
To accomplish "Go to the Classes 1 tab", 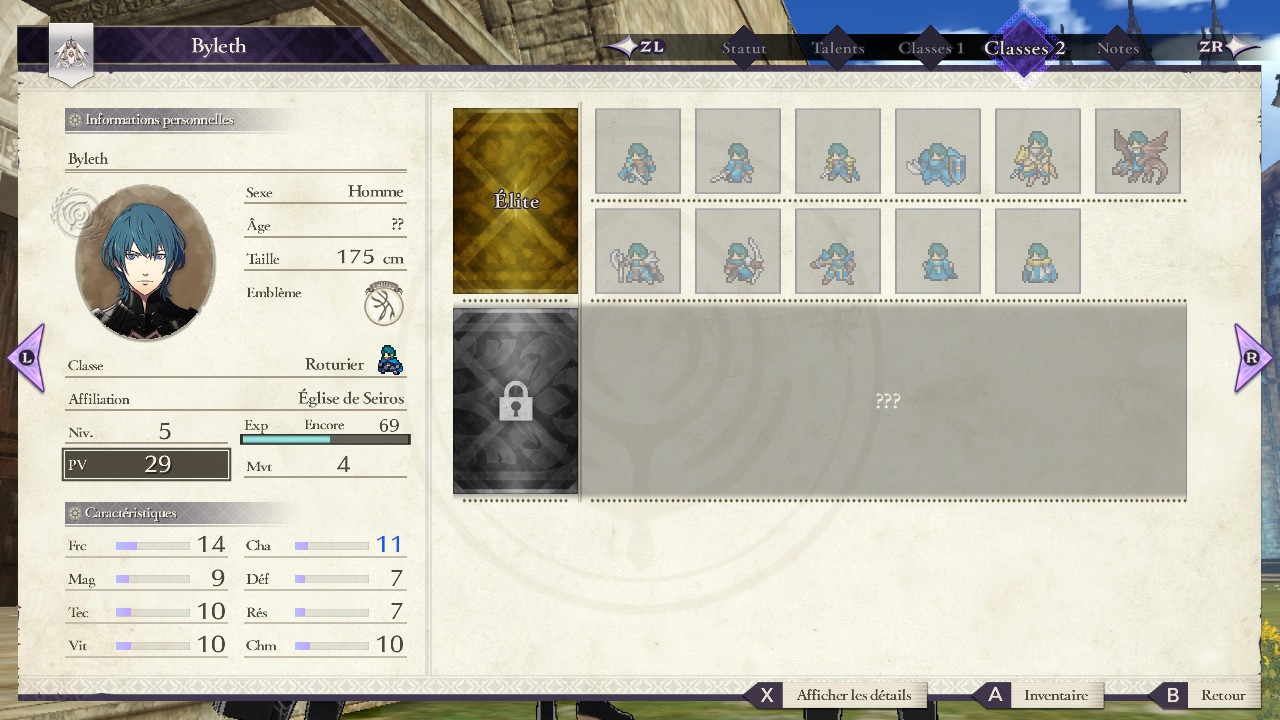I will click(931, 48).
